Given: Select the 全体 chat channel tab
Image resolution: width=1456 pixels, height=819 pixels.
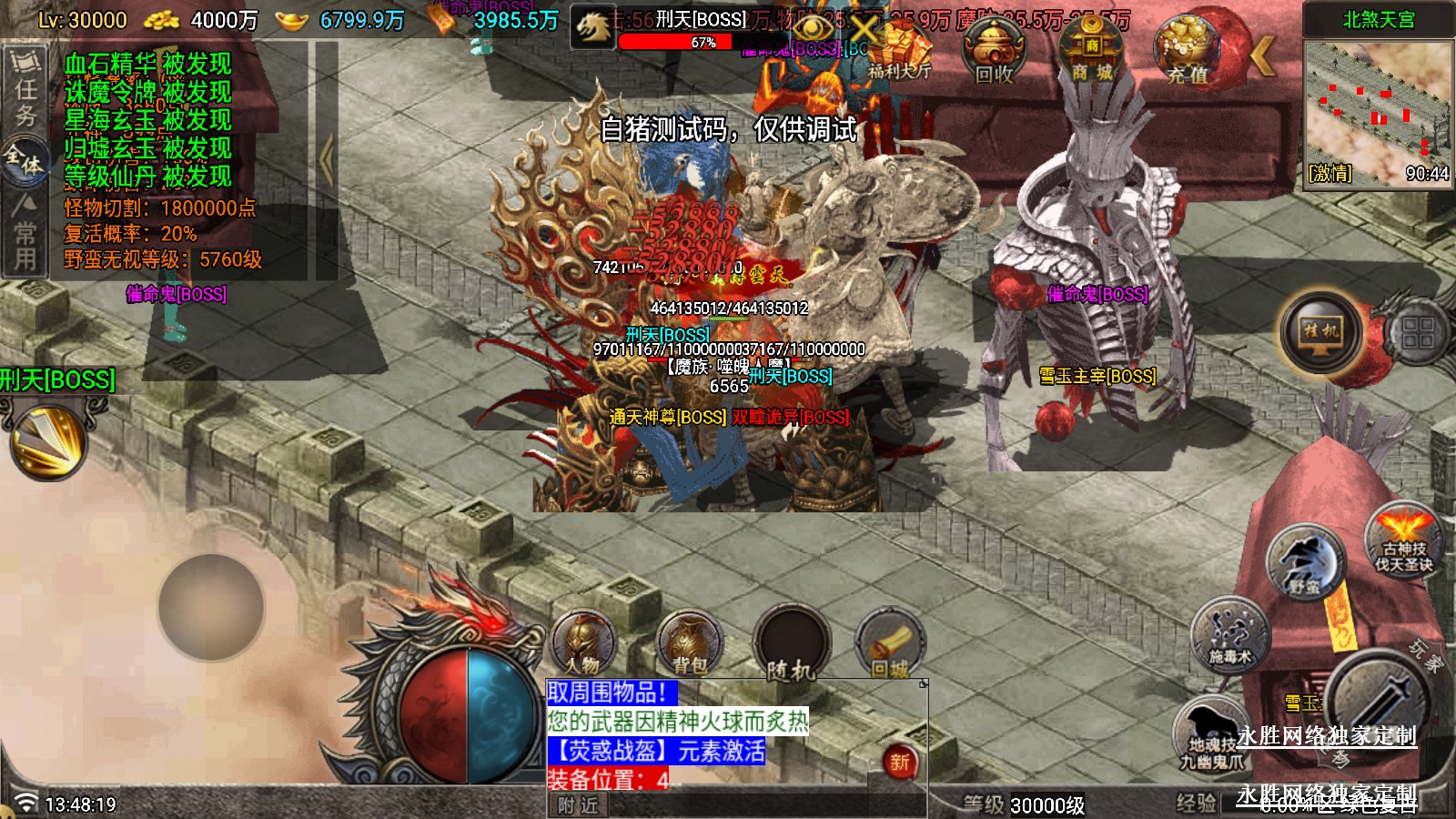Looking at the screenshot, I should point(25,160).
